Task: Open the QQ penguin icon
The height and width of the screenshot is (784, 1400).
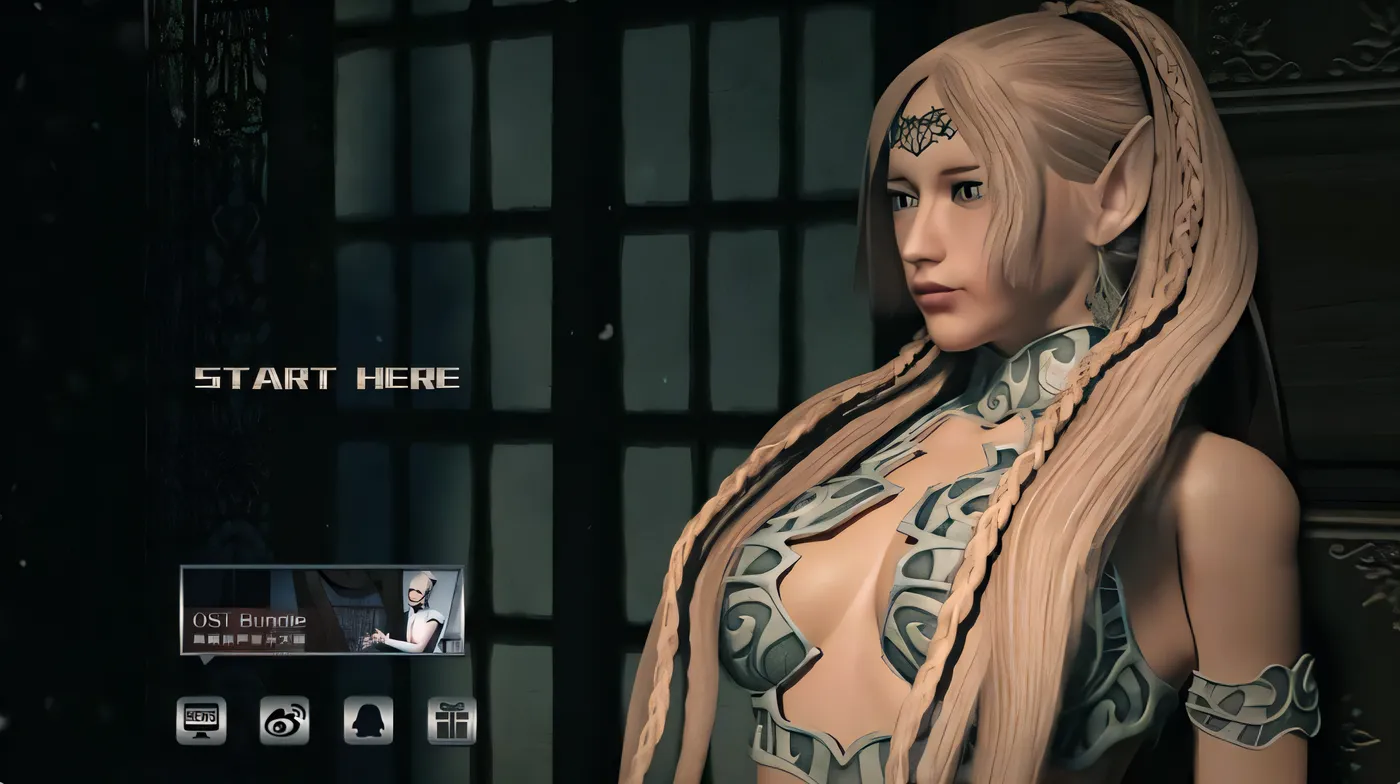Action: (x=368, y=720)
